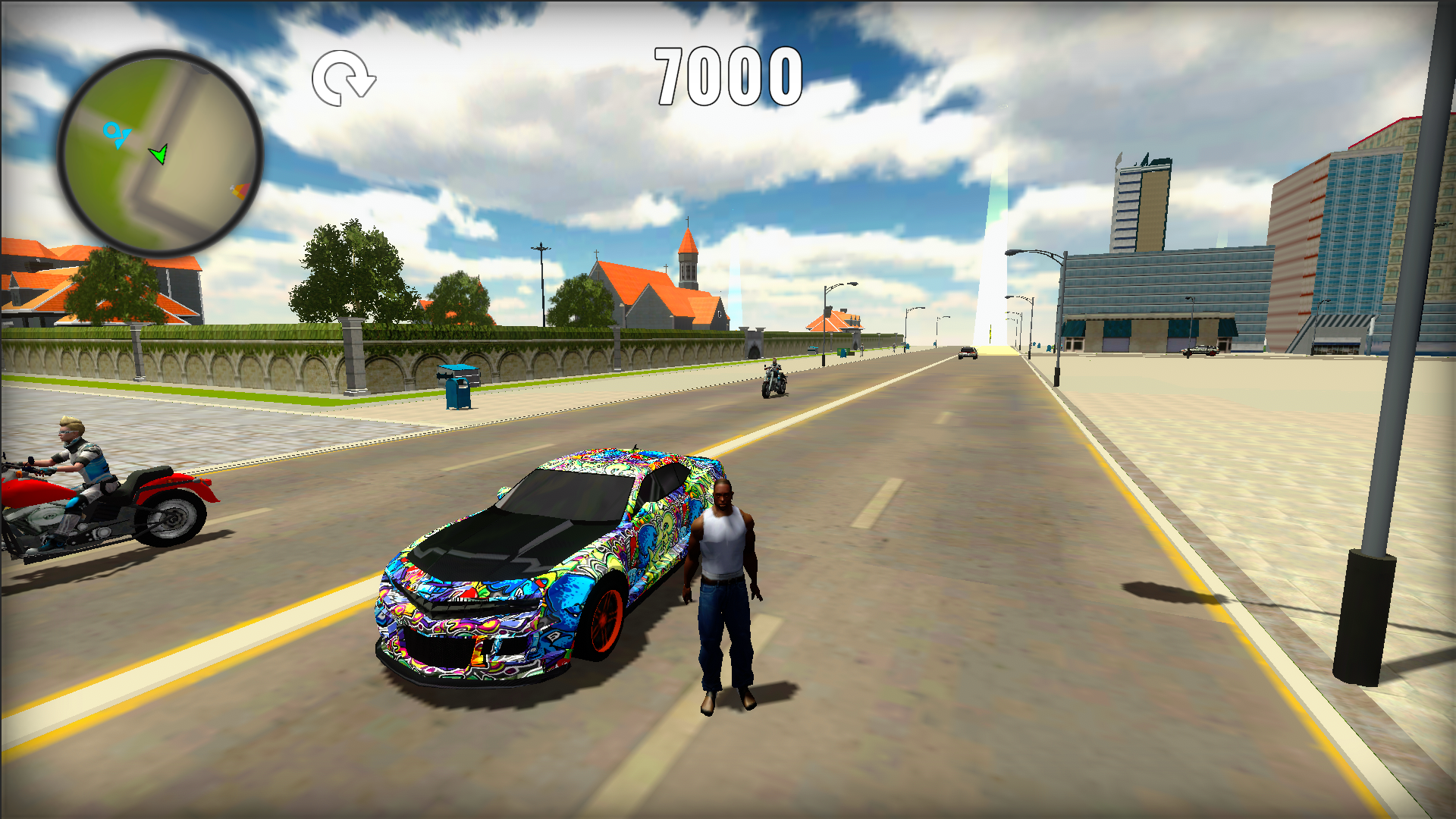This screenshot has height=819, width=1456.
Task: Click the car's orange front wheel rim
Action: coord(607,622)
